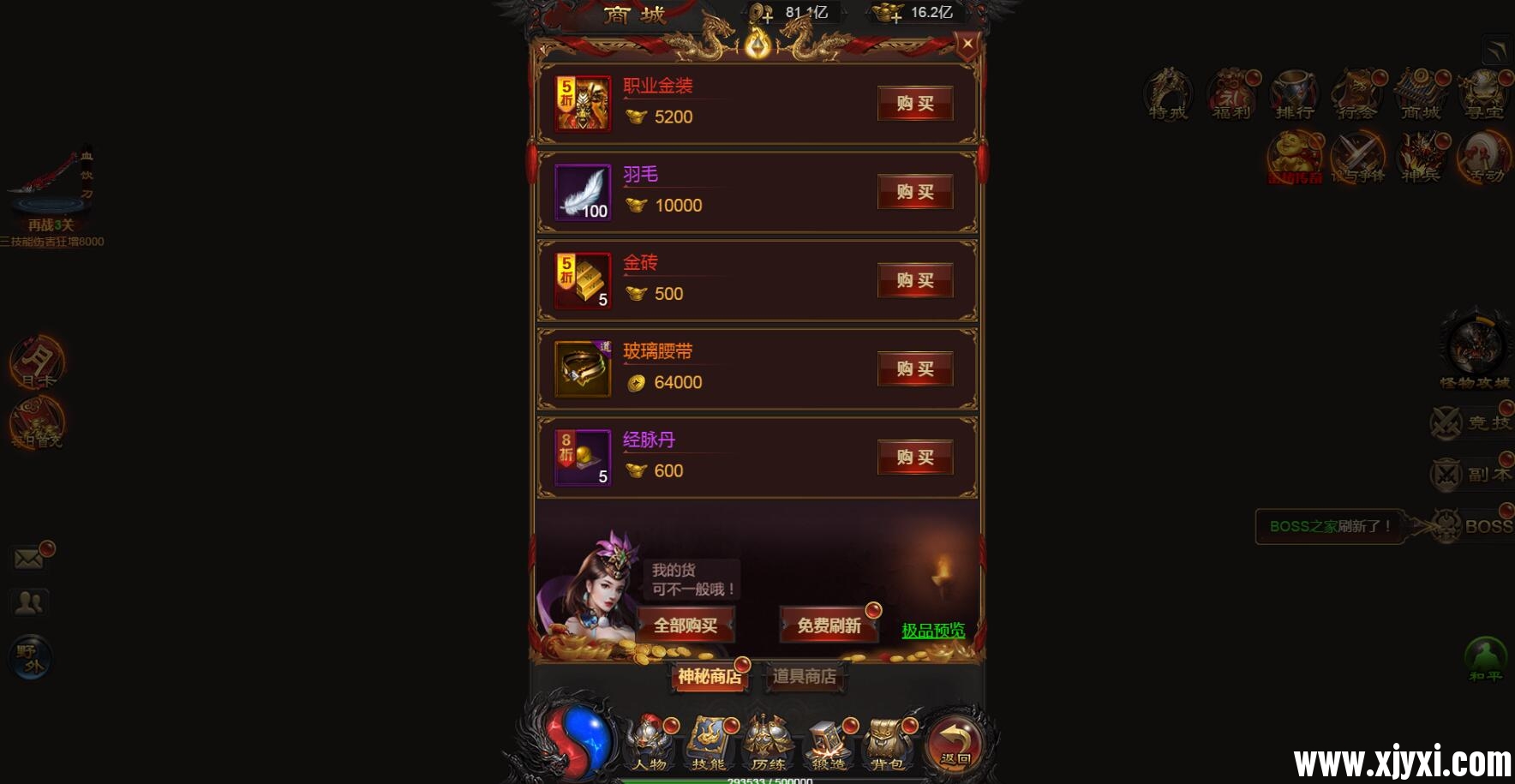Switch to the 神秘商店 shop tab
Image resolution: width=1515 pixels, height=784 pixels.
tap(709, 676)
